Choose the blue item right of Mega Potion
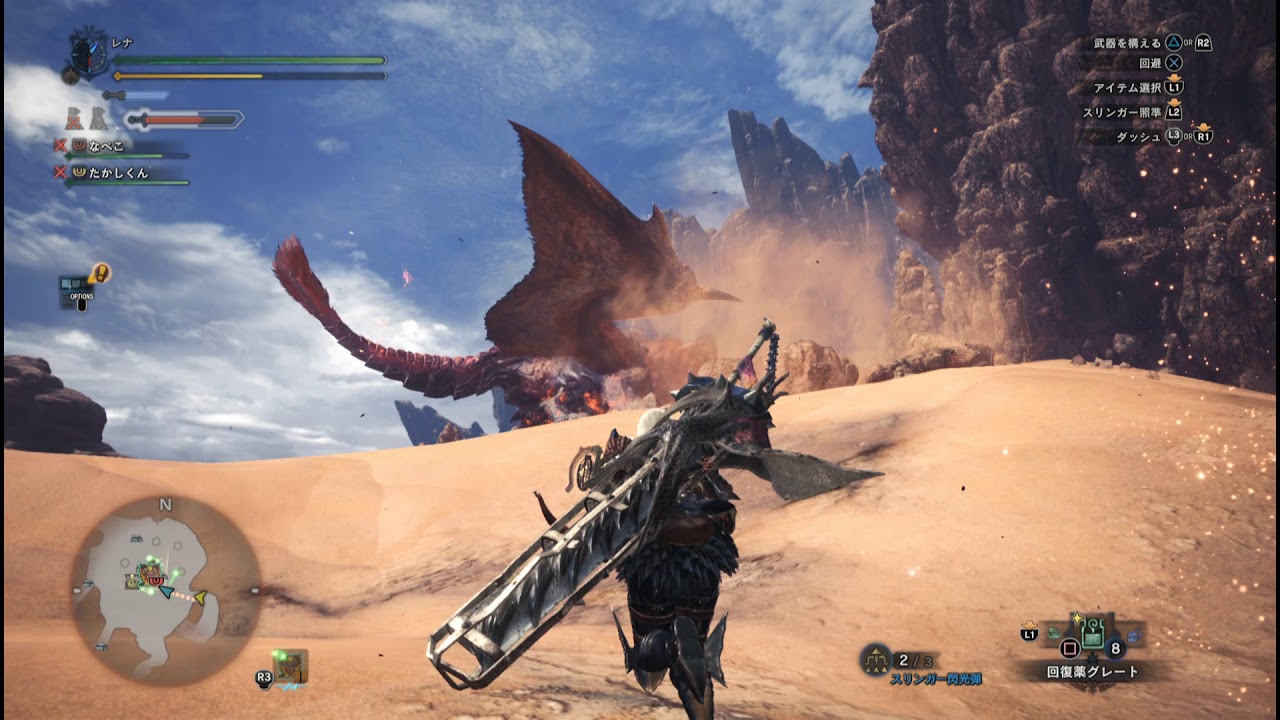This screenshot has height=720, width=1280. [1134, 634]
